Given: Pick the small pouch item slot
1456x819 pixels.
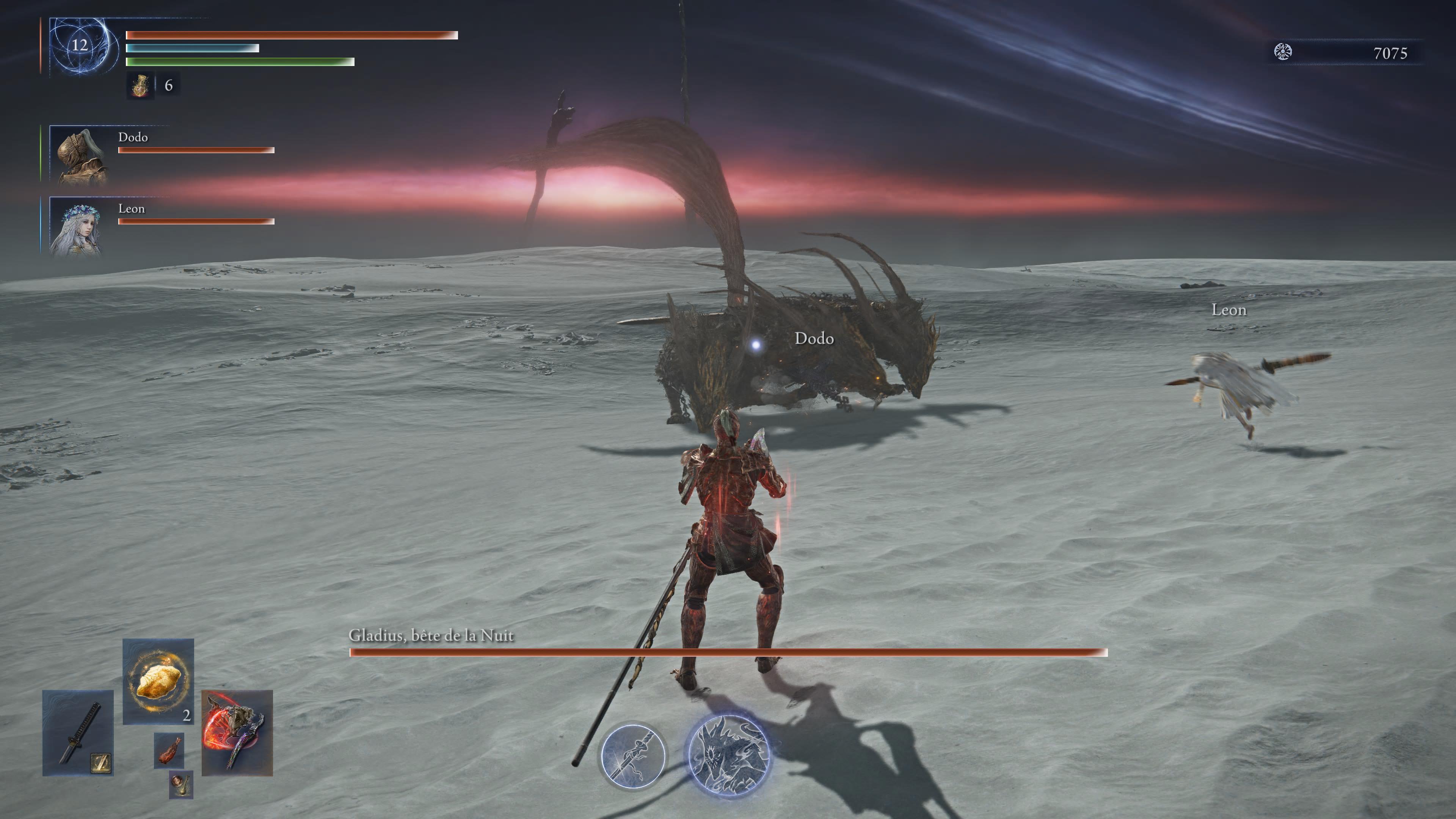Looking at the screenshot, I should [181, 784].
